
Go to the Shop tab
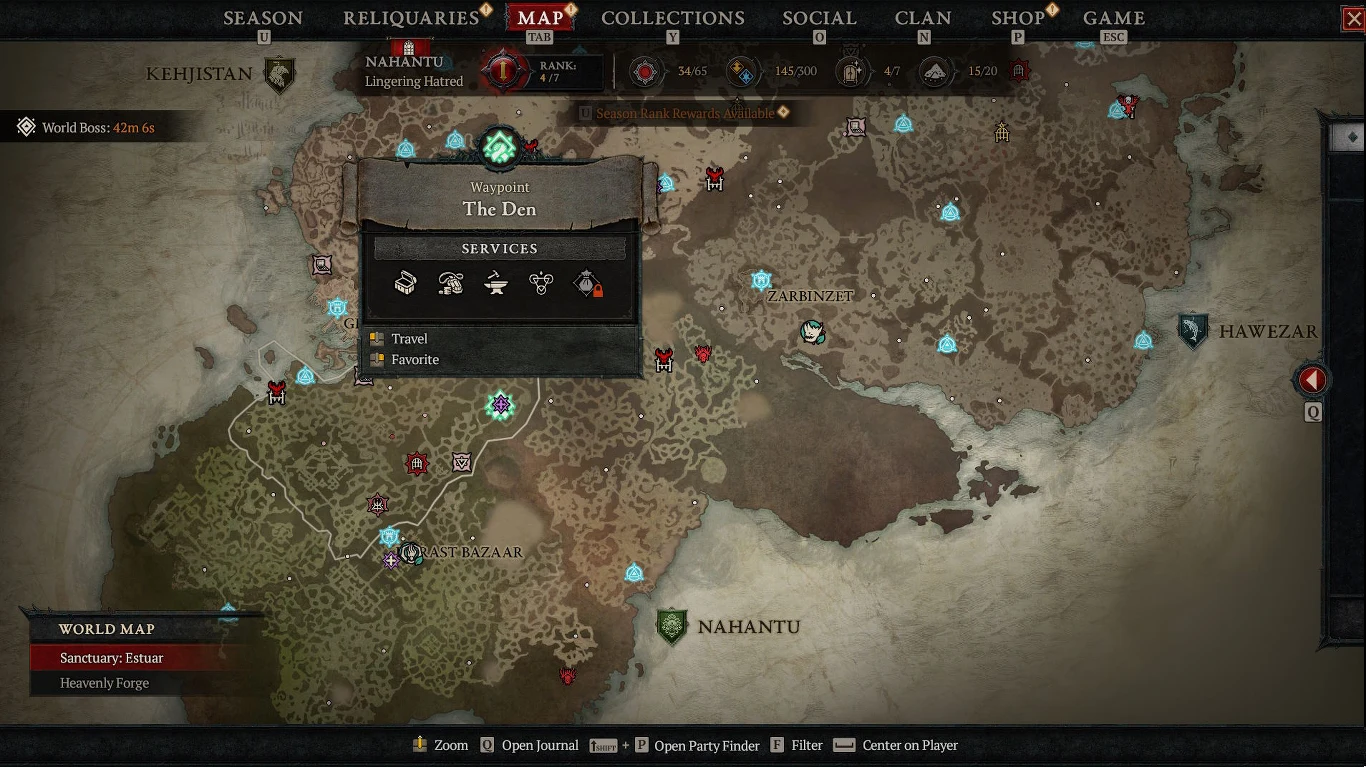point(1017,18)
